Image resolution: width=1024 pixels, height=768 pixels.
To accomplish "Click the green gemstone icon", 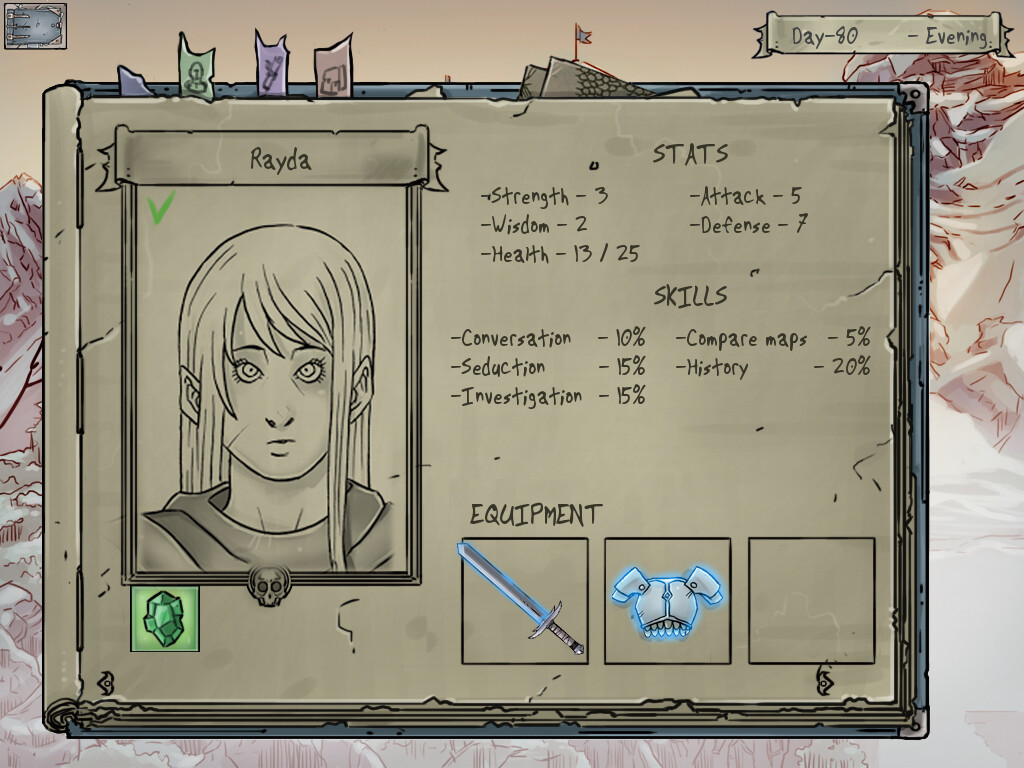I will point(165,618).
